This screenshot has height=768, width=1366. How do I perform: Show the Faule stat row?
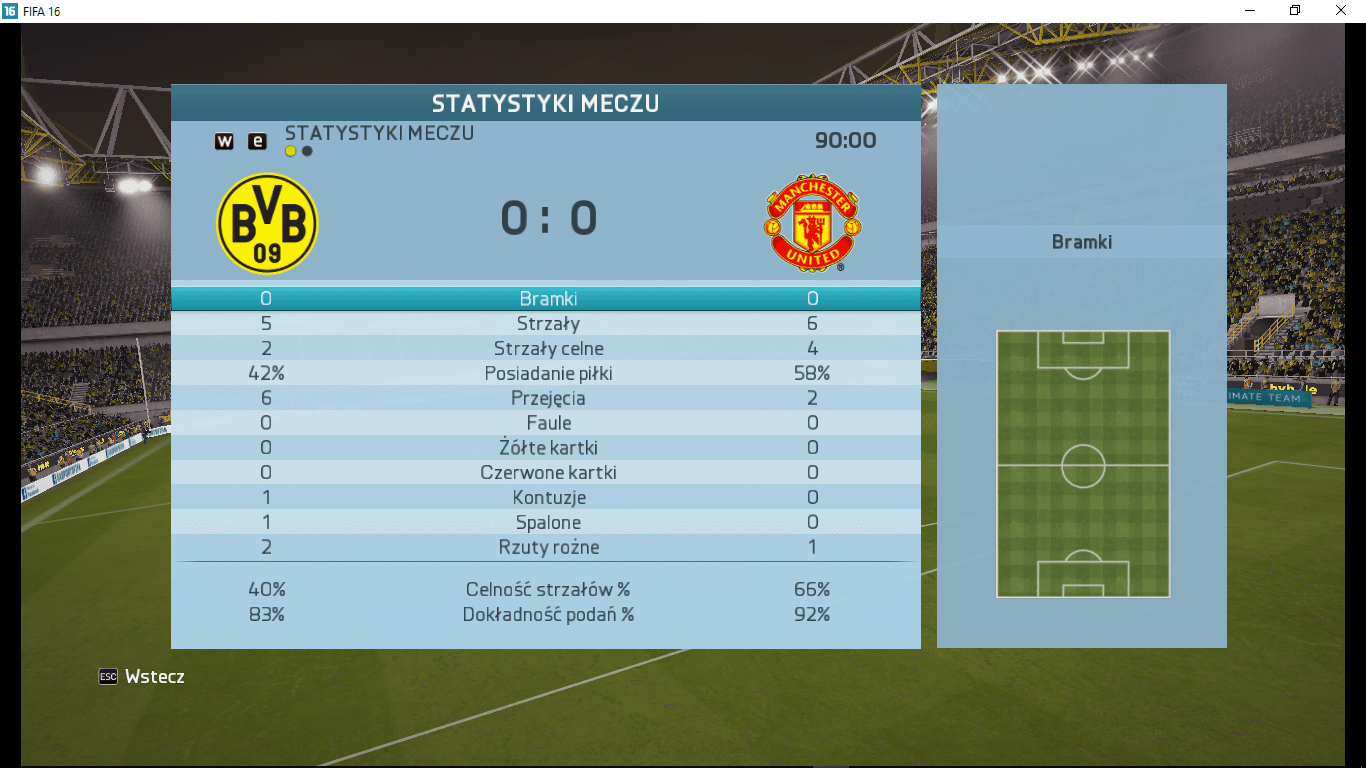coord(547,423)
